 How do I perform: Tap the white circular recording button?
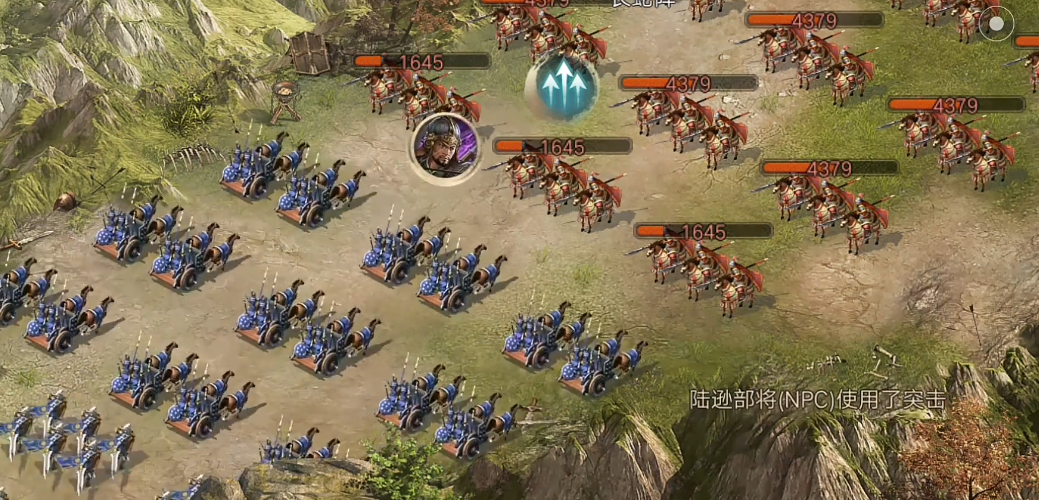pos(995,25)
